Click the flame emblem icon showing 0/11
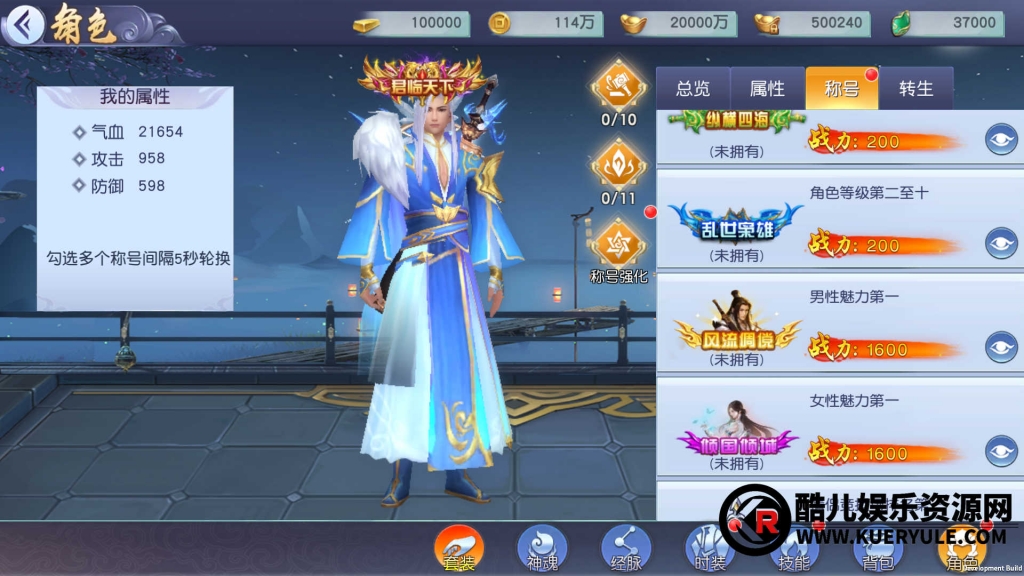The width and height of the screenshot is (1024, 576). [x=619, y=166]
